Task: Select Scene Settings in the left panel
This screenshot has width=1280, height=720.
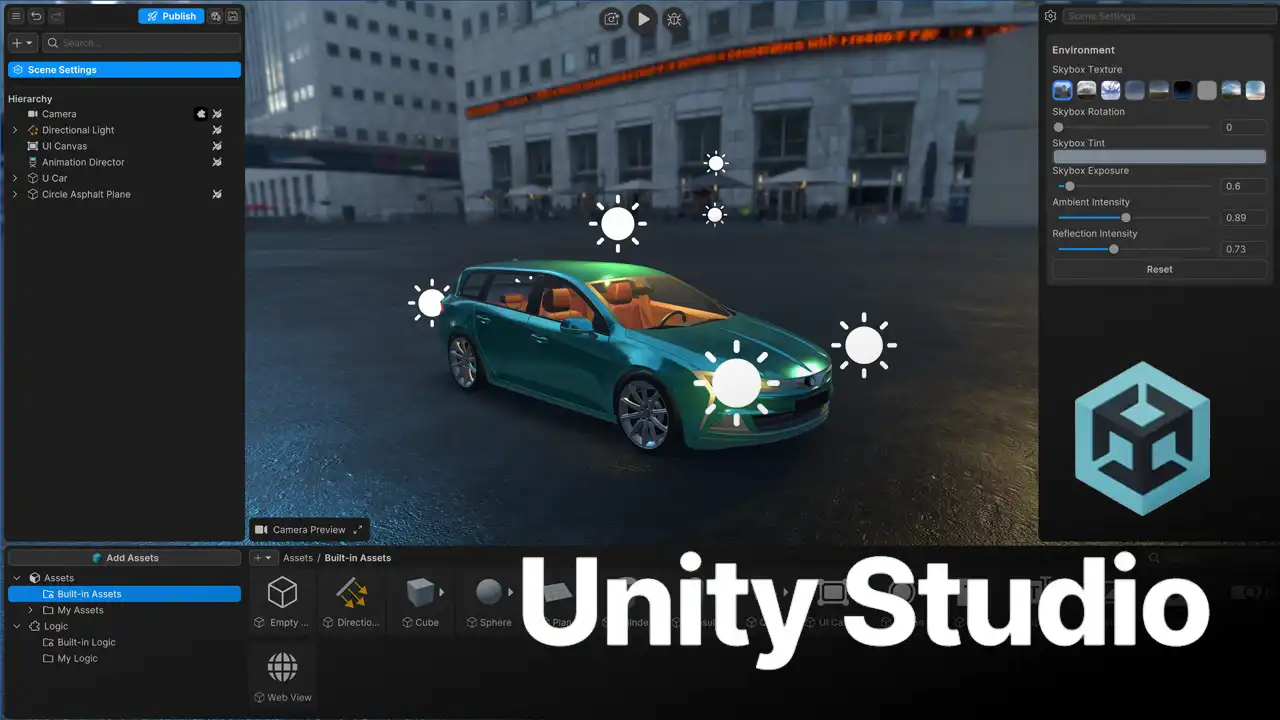Action: click(x=124, y=70)
